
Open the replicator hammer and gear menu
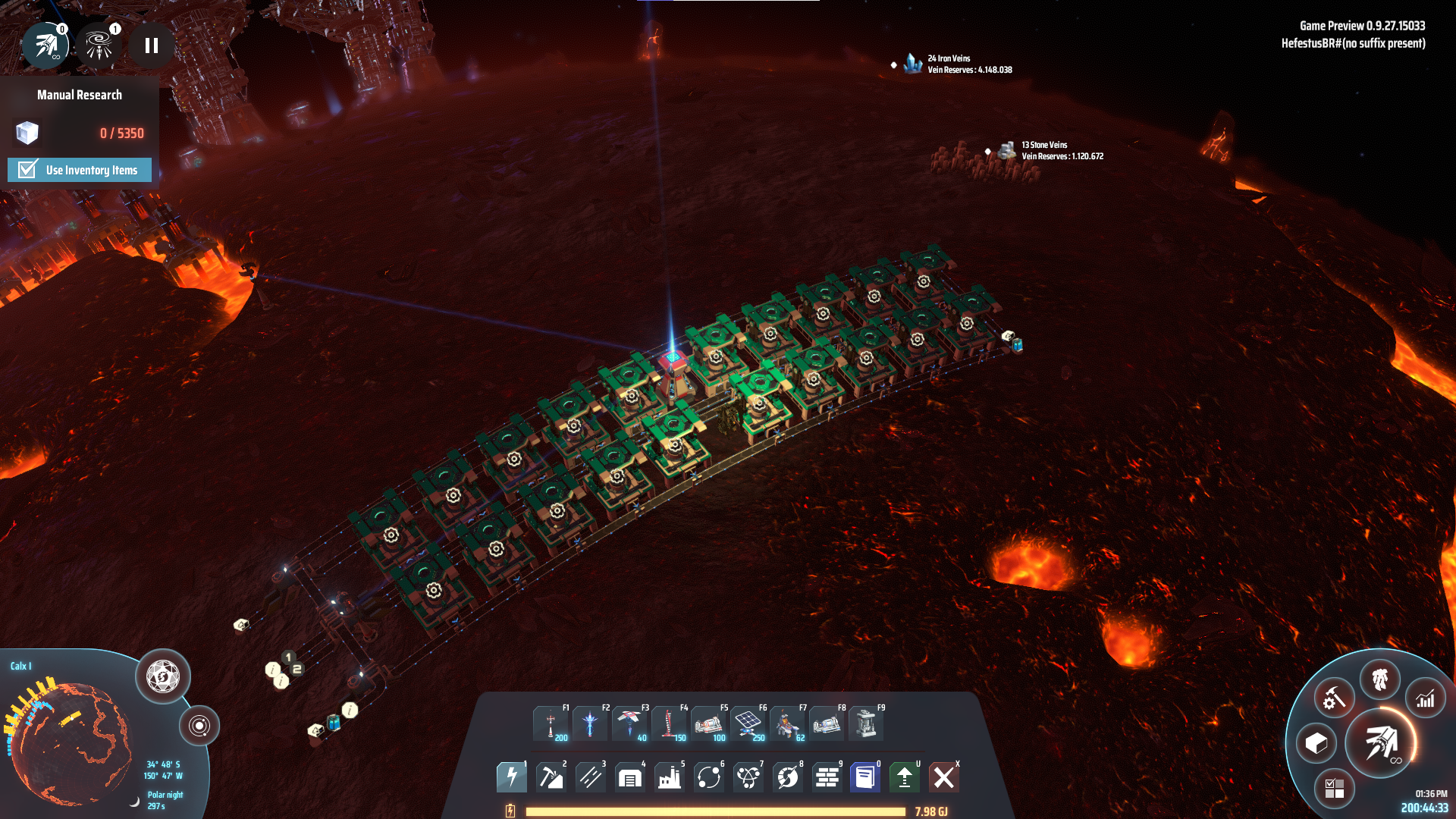coord(1334,698)
